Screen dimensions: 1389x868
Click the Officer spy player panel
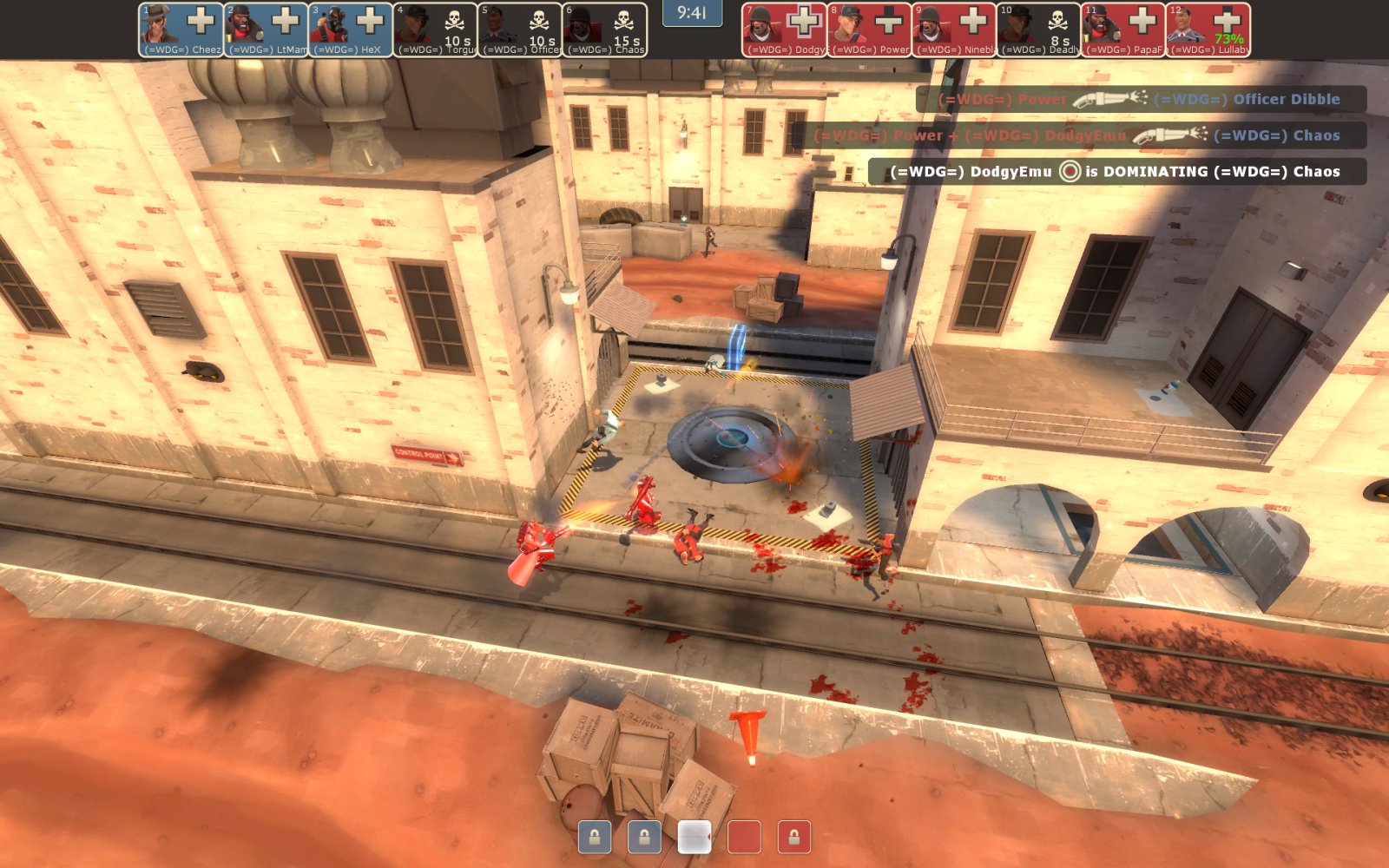[521, 30]
